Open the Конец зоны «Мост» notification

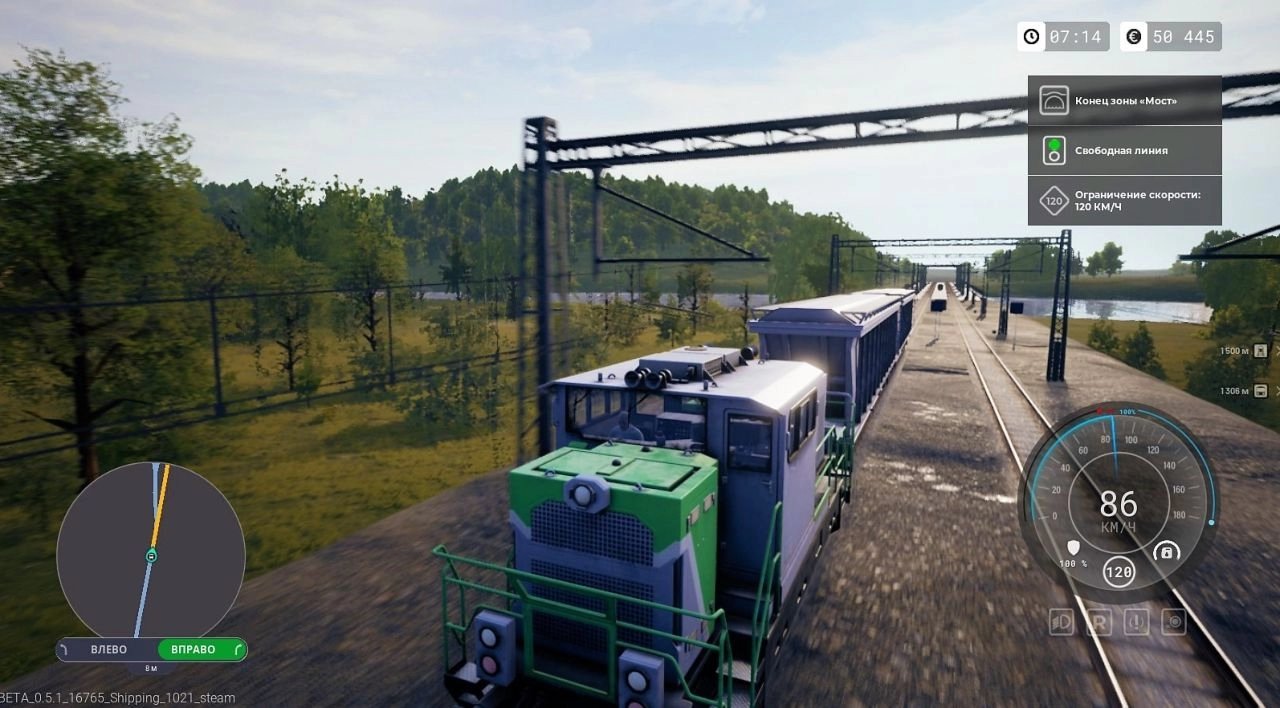1124,100
